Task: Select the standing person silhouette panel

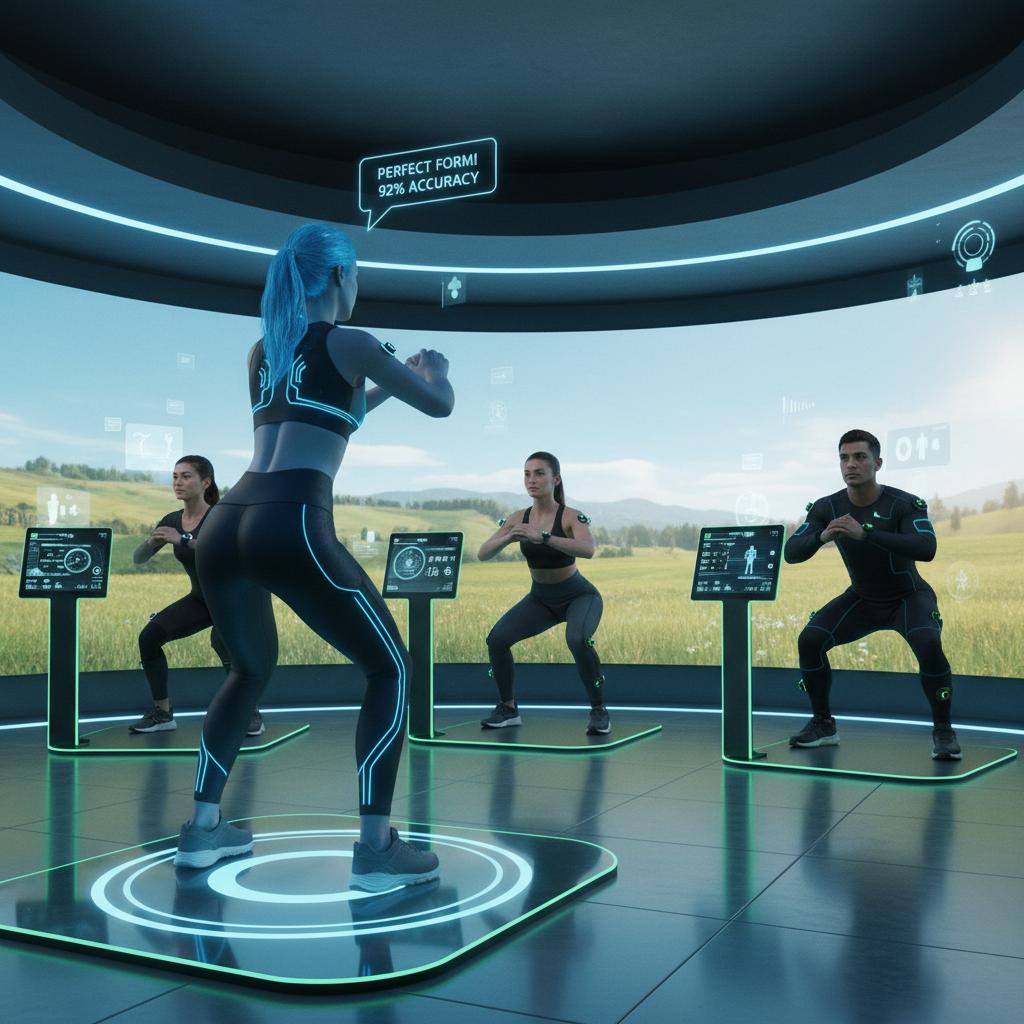Action: 63,505
